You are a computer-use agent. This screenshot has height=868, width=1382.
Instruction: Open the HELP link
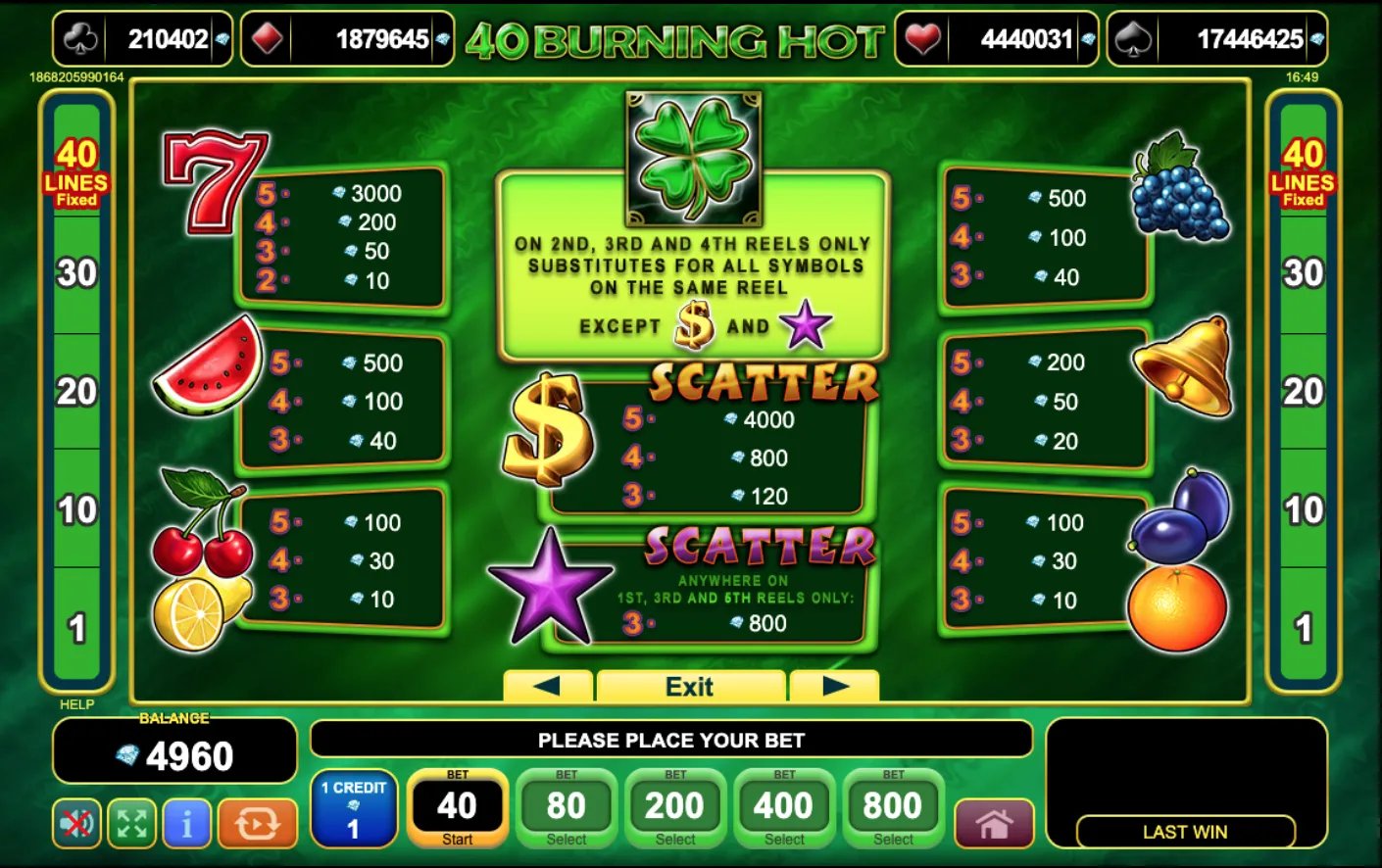pos(77,704)
